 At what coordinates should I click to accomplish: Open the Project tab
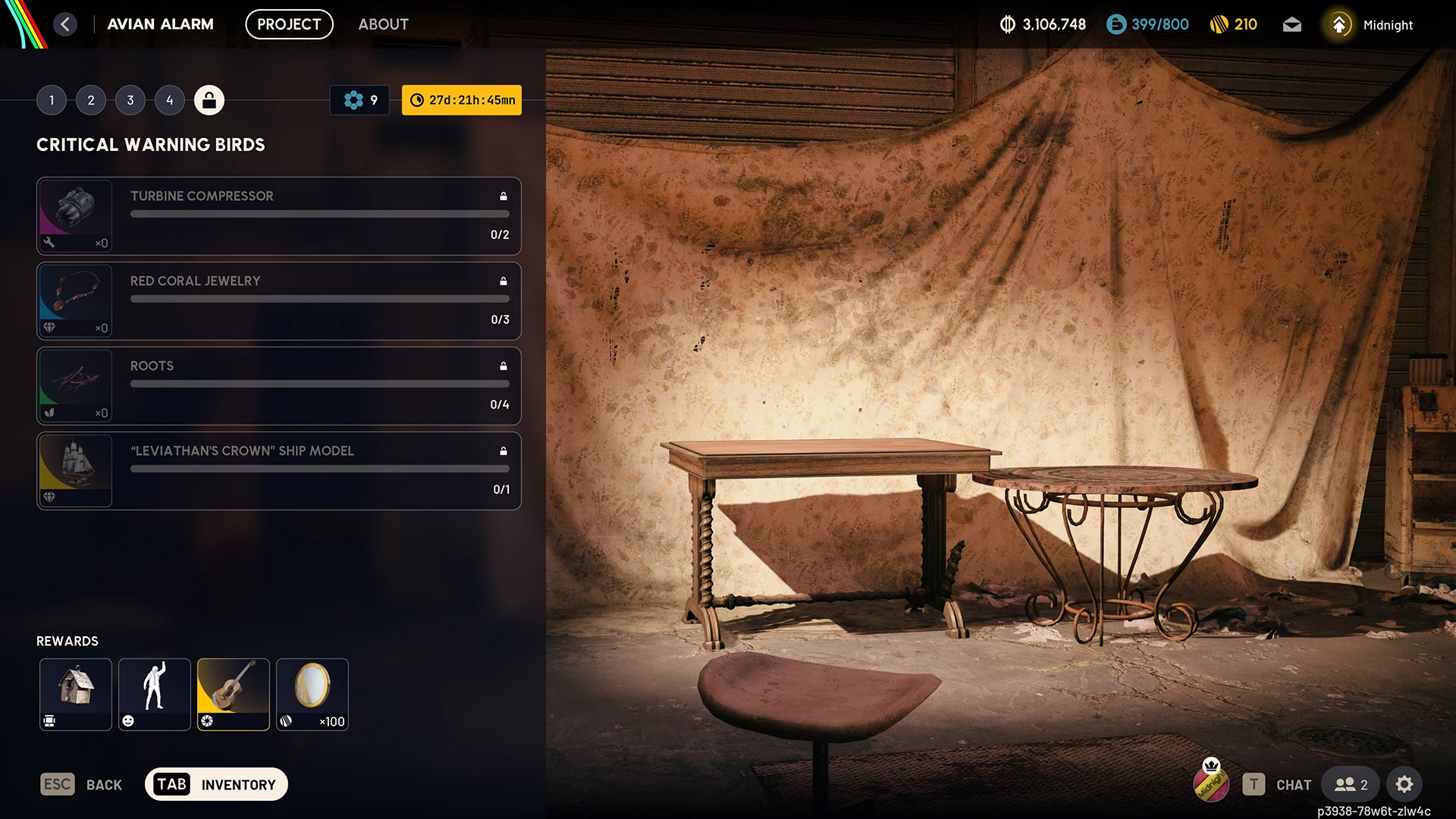[x=289, y=24]
